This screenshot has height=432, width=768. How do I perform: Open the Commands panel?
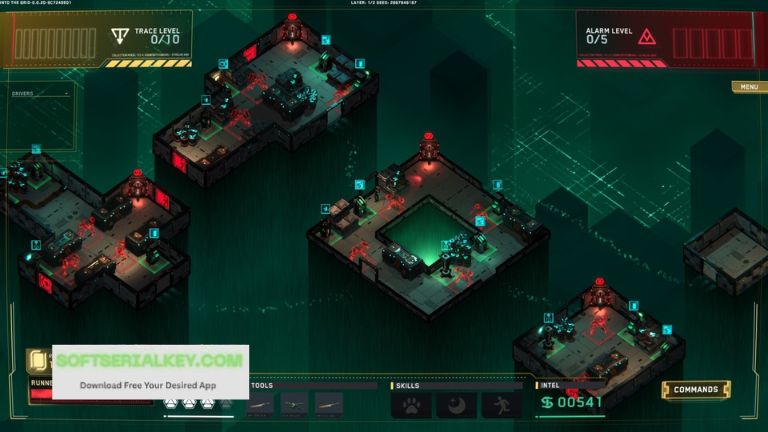tap(696, 389)
